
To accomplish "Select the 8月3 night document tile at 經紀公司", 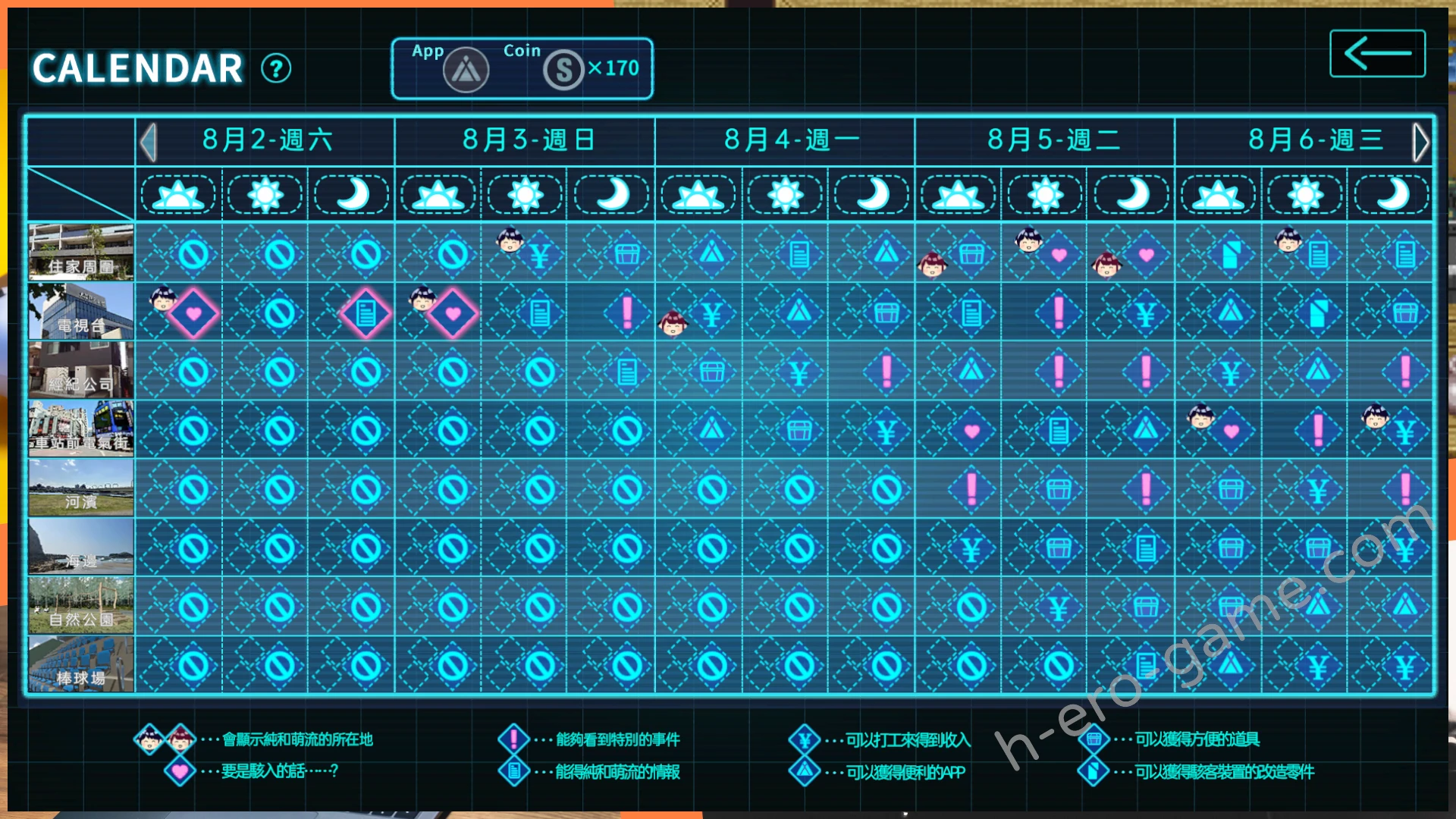I will click(x=626, y=372).
